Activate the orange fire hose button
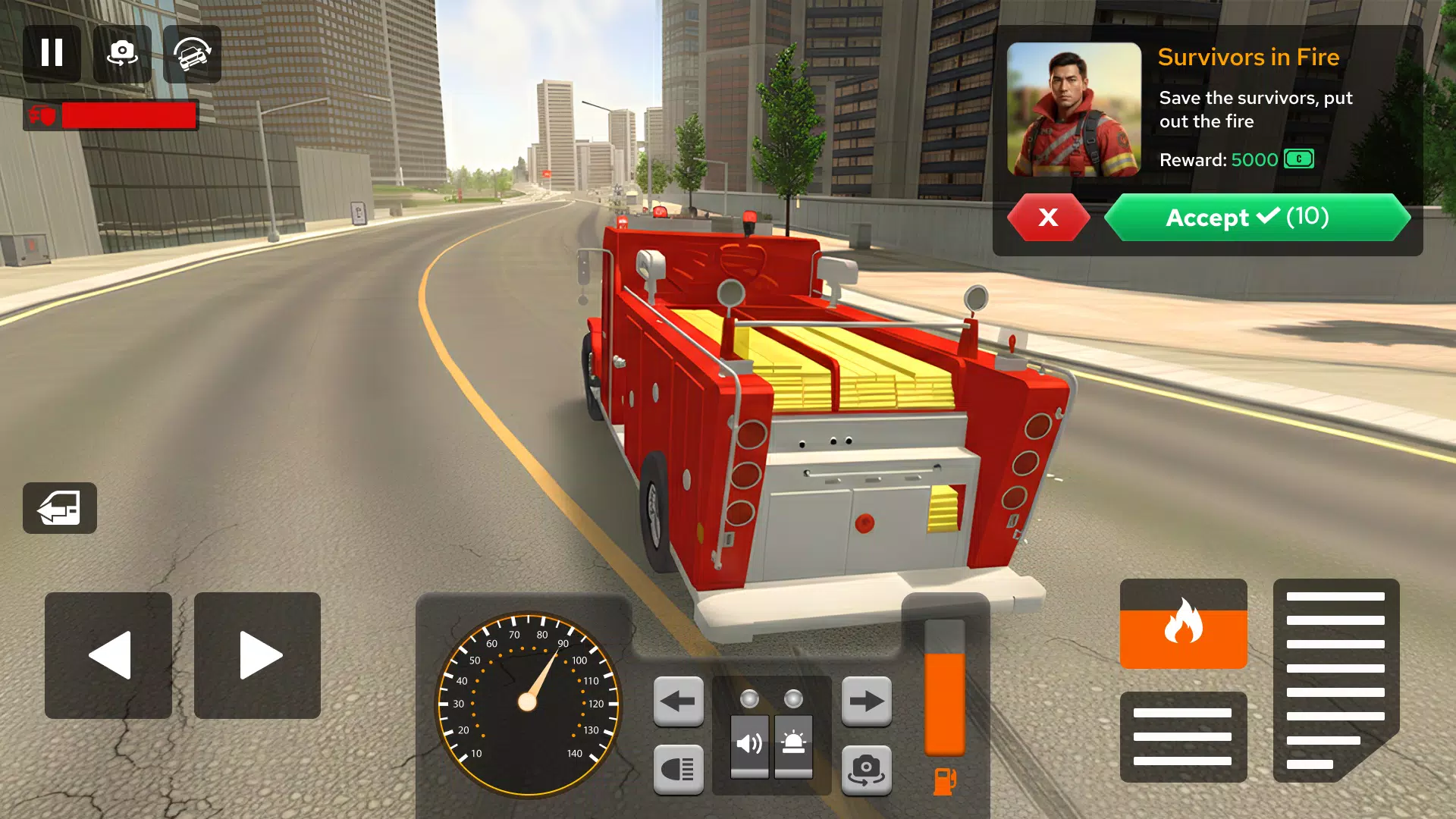This screenshot has height=819, width=1456. pos(1183,623)
